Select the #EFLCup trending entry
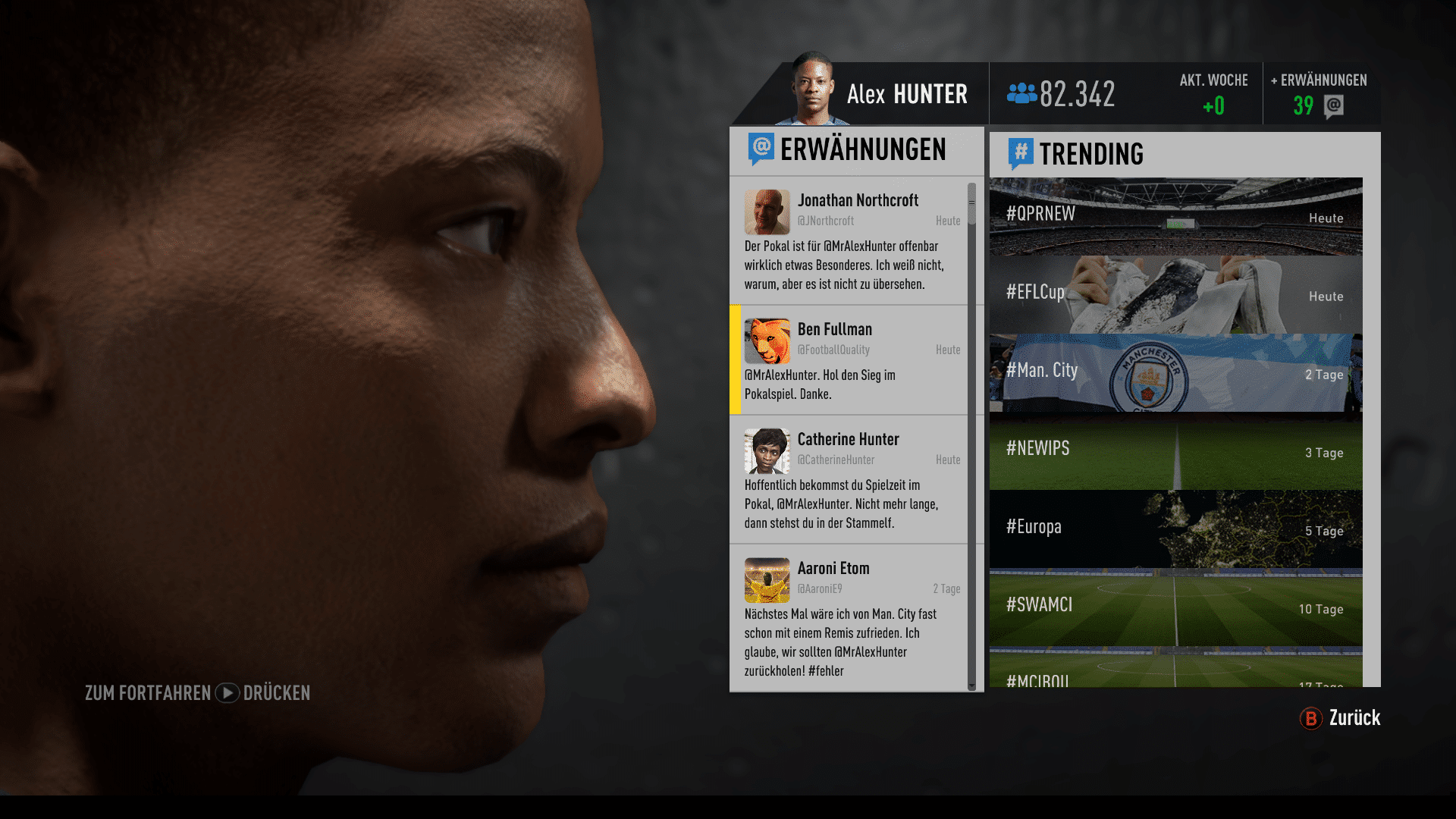 click(x=1175, y=294)
